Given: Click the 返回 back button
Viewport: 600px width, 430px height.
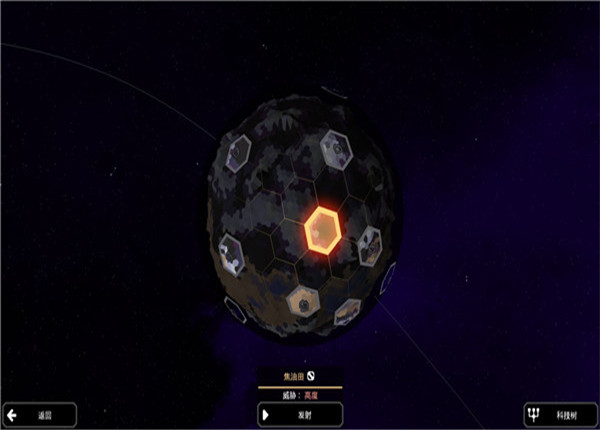Looking at the screenshot, I should click(39, 414).
